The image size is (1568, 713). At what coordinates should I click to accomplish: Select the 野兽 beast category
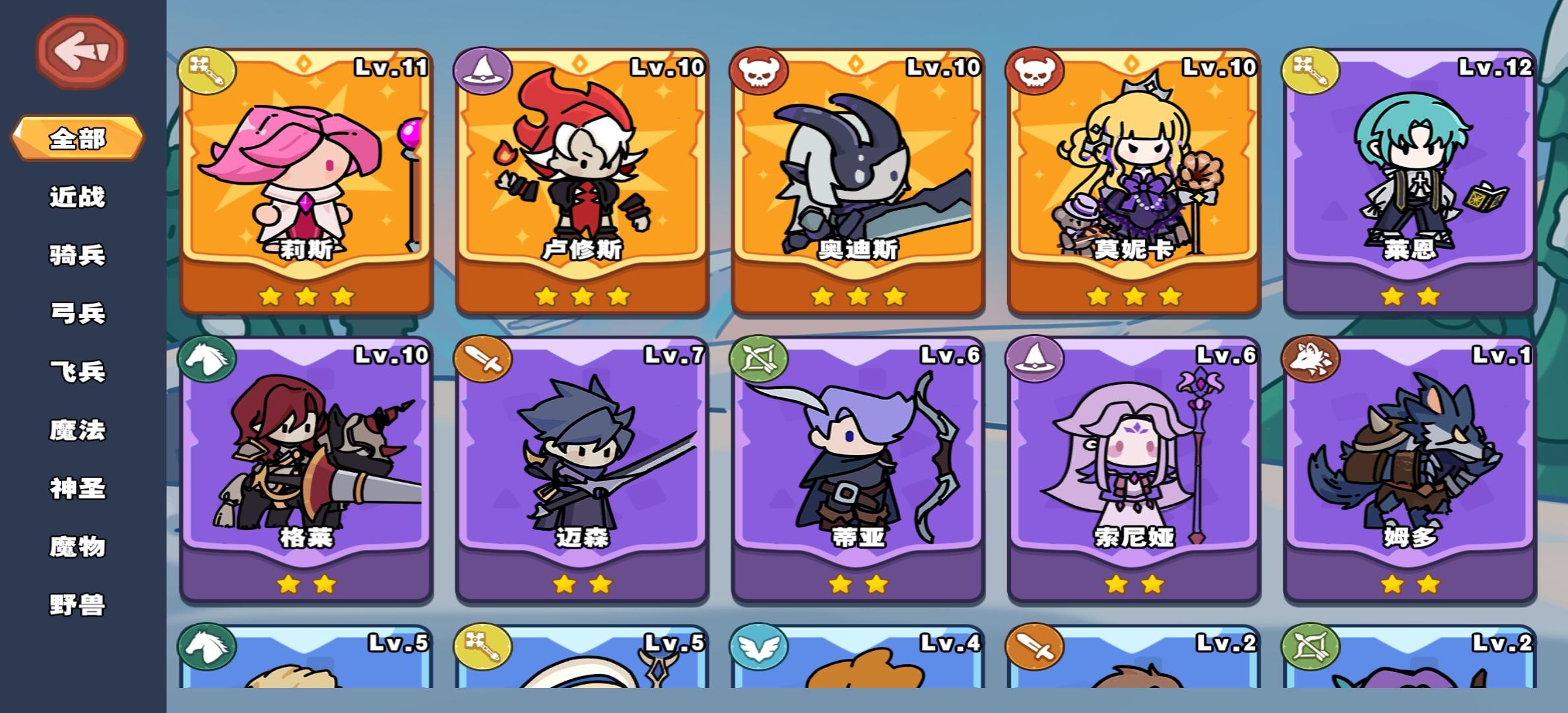(77, 604)
